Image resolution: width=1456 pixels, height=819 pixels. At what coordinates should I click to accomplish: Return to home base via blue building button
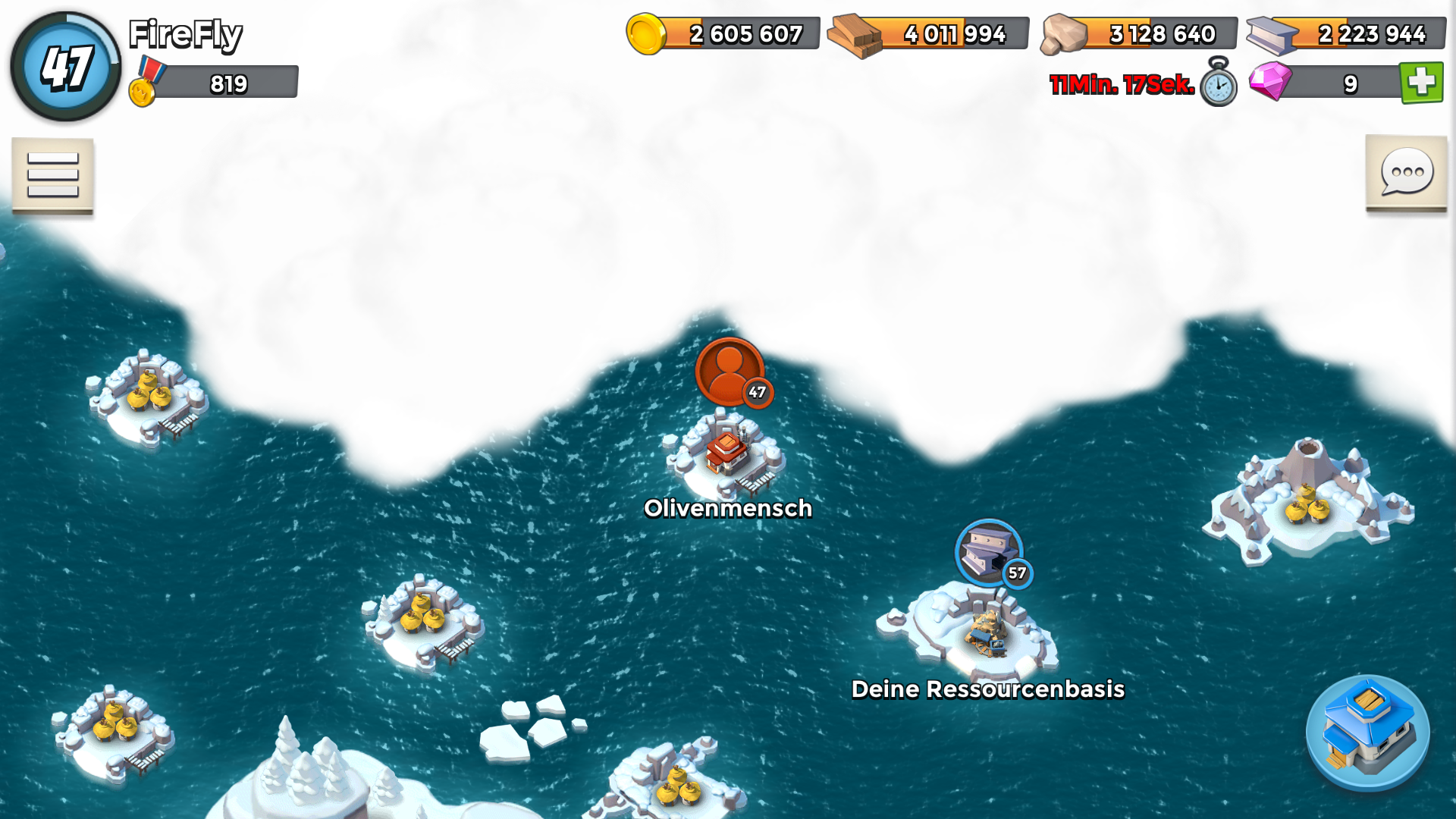click(1367, 733)
